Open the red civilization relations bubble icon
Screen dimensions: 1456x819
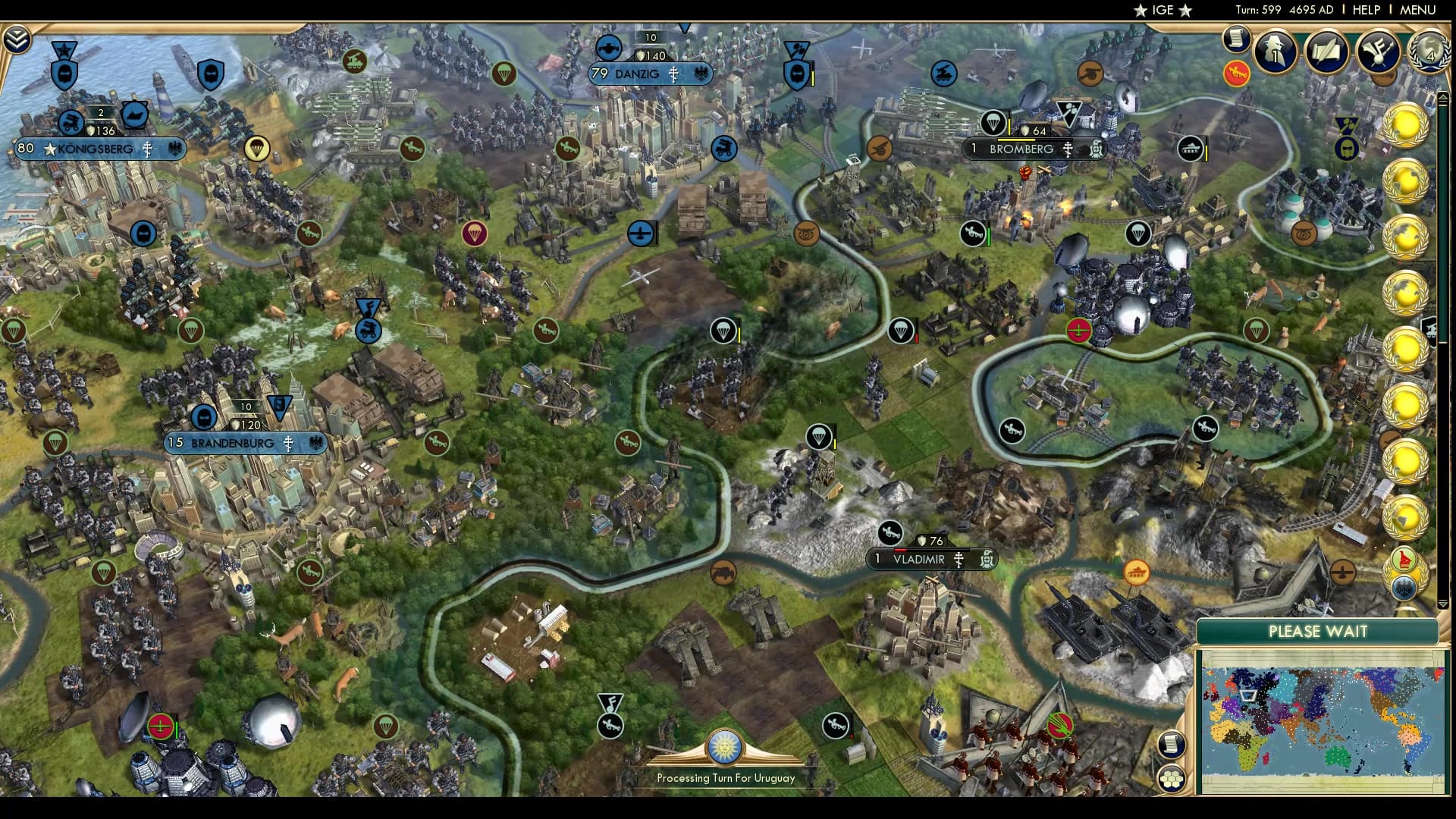(x=1237, y=74)
